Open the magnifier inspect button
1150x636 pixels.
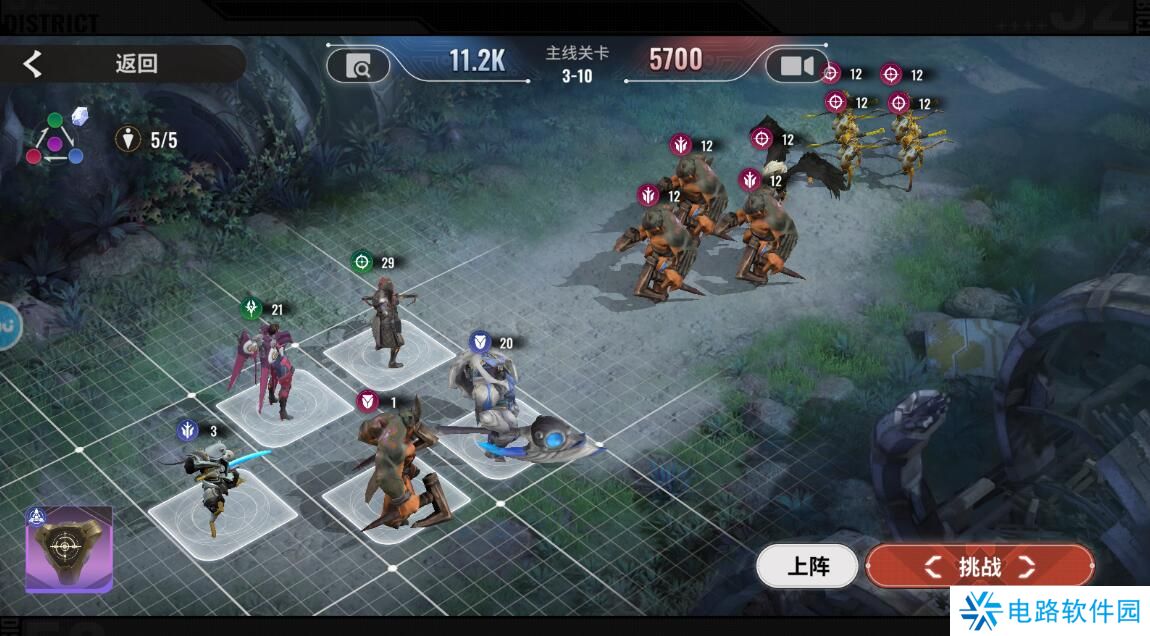pyautogui.click(x=359, y=66)
